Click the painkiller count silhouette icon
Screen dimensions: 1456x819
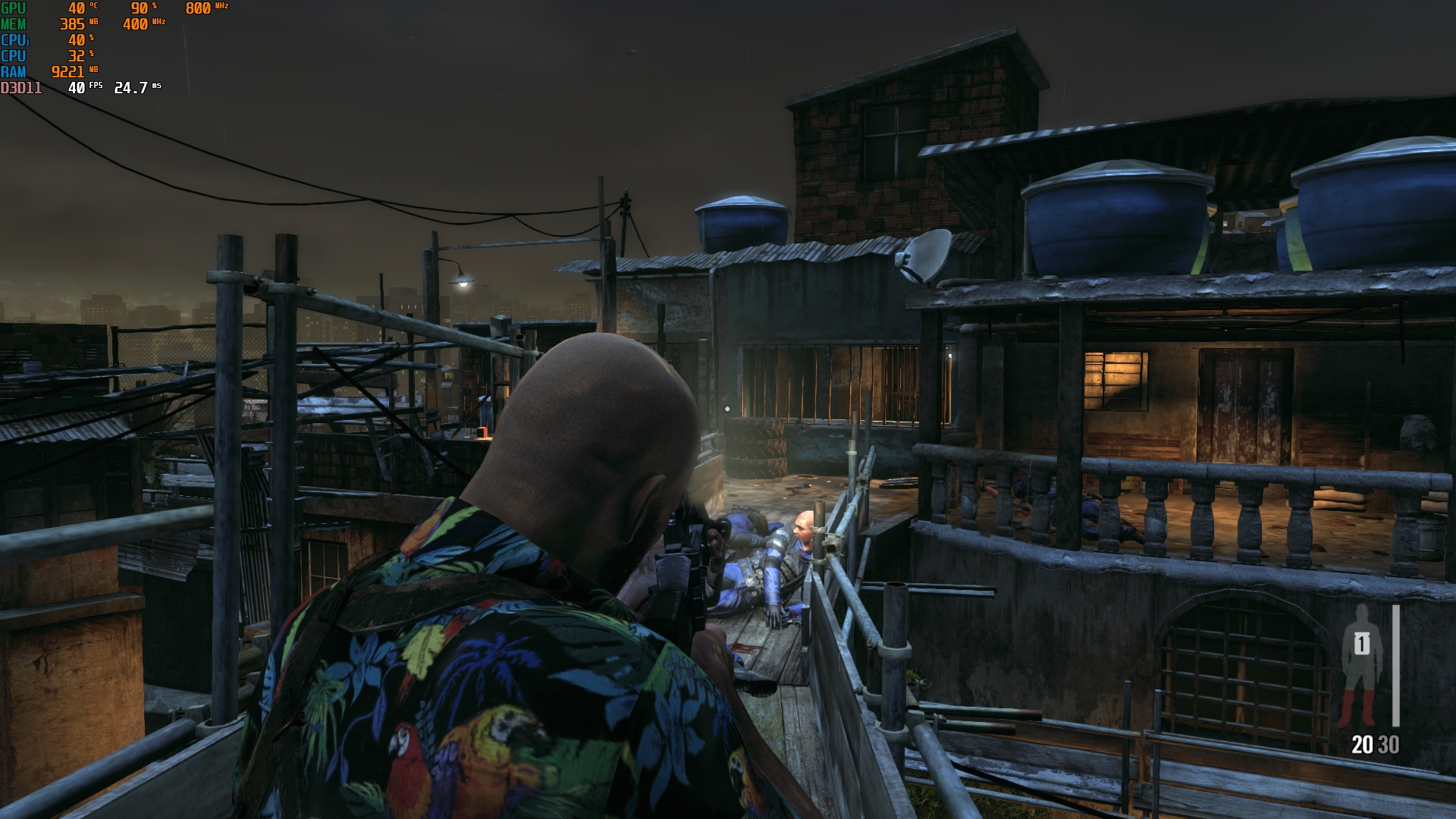click(1362, 665)
